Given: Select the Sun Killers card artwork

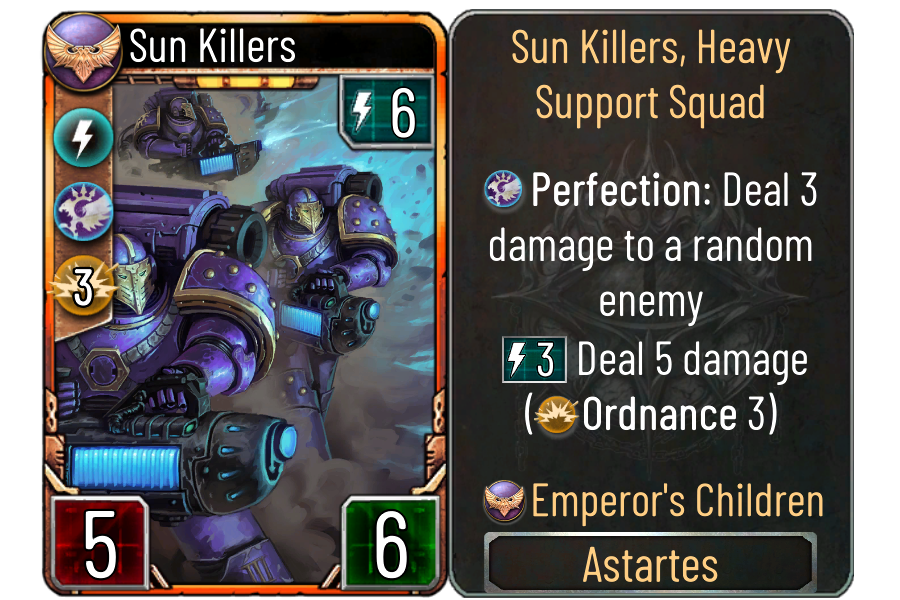Looking at the screenshot, I should 270,300.
